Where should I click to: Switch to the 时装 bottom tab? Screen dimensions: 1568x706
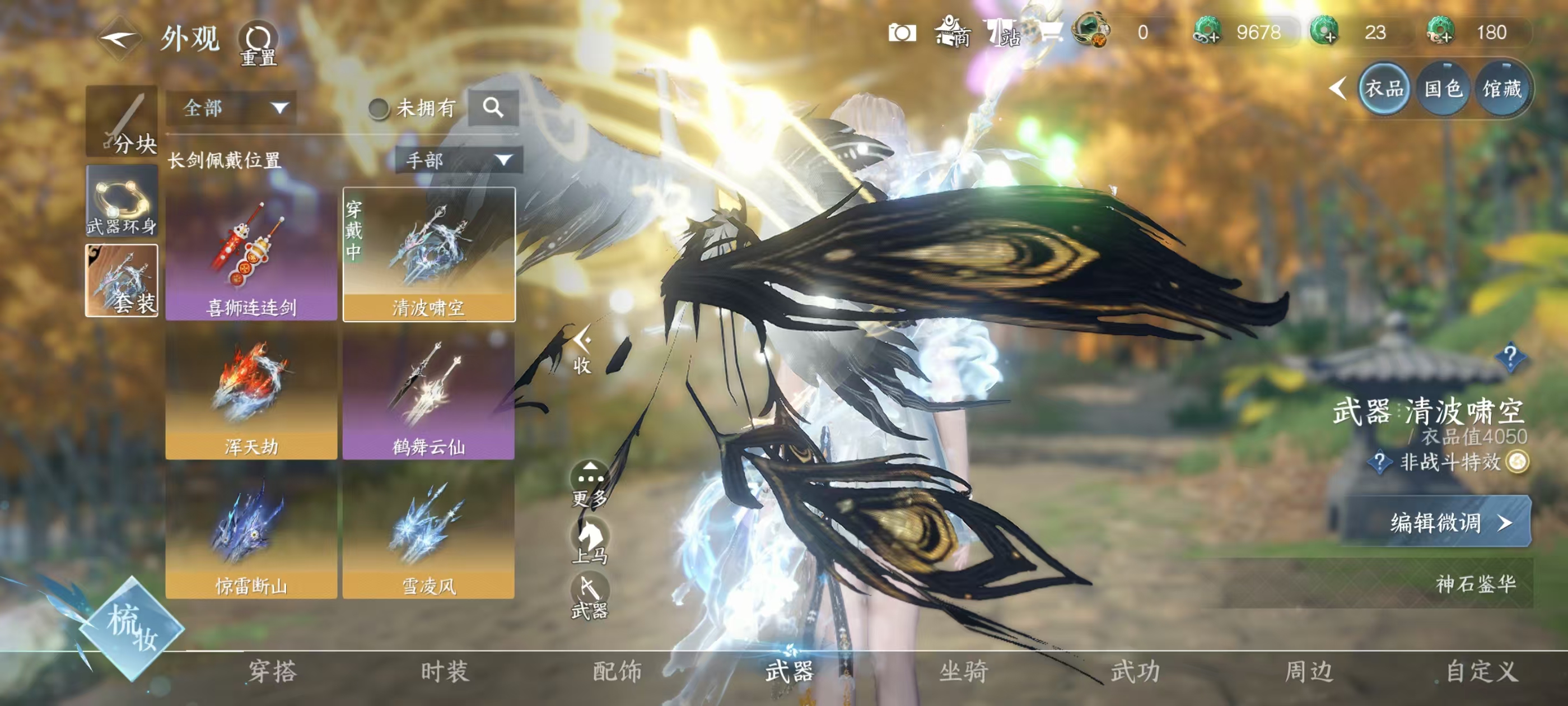pos(445,671)
